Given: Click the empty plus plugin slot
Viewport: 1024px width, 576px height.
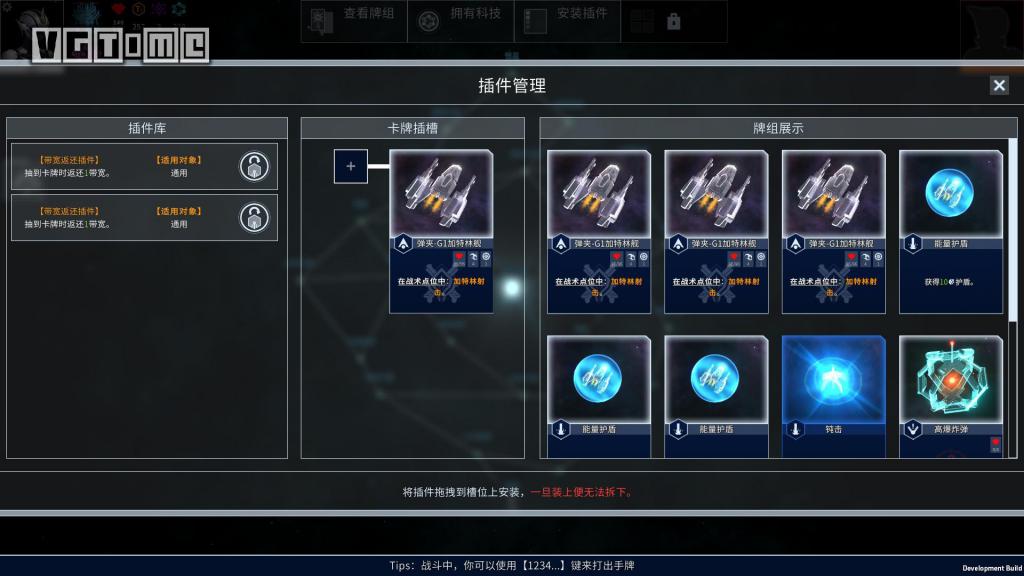Looking at the screenshot, I should [351, 167].
